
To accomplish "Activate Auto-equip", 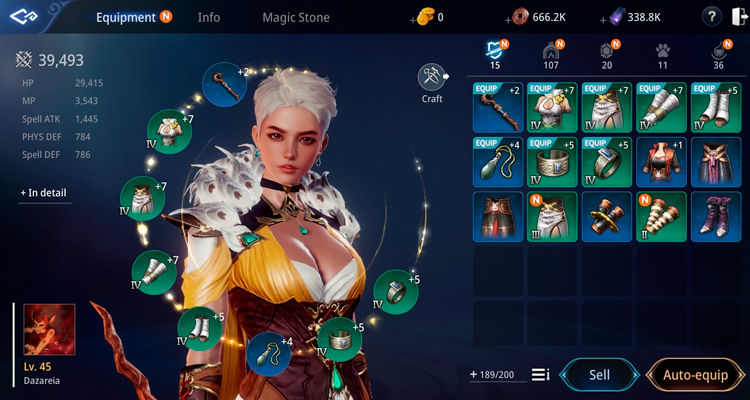I will pos(695,375).
